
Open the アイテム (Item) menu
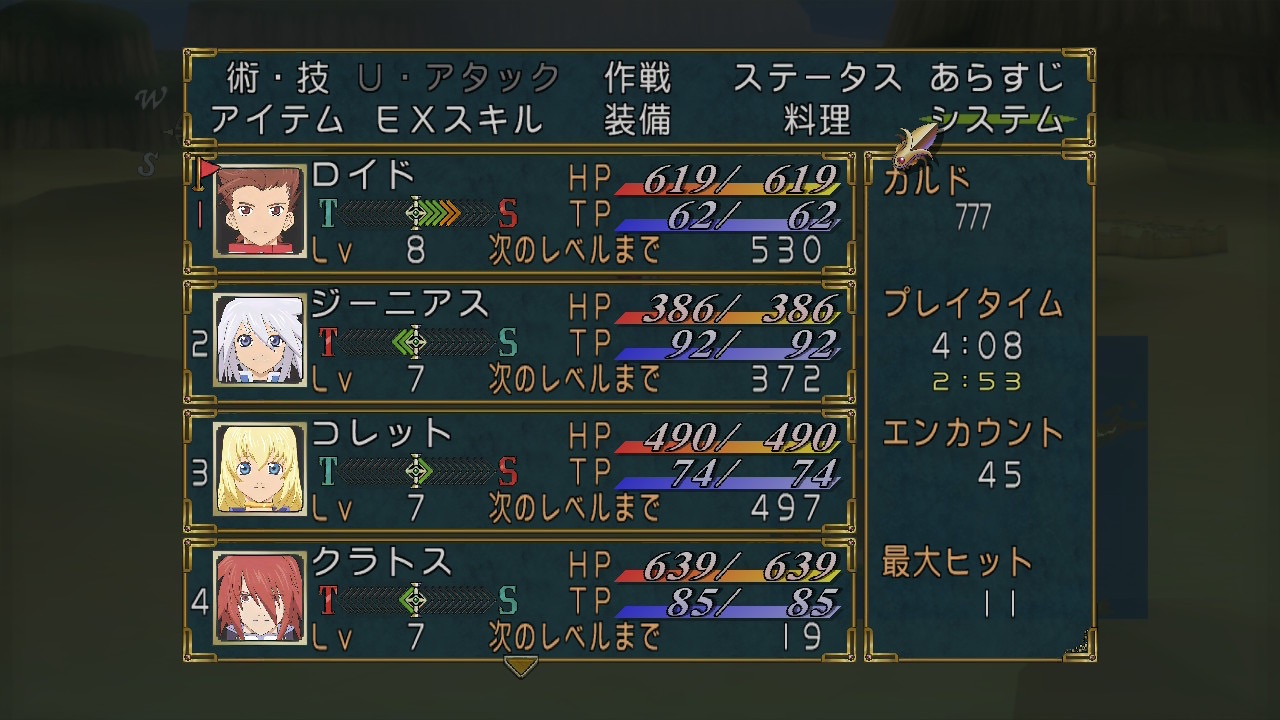tap(277, 120)
